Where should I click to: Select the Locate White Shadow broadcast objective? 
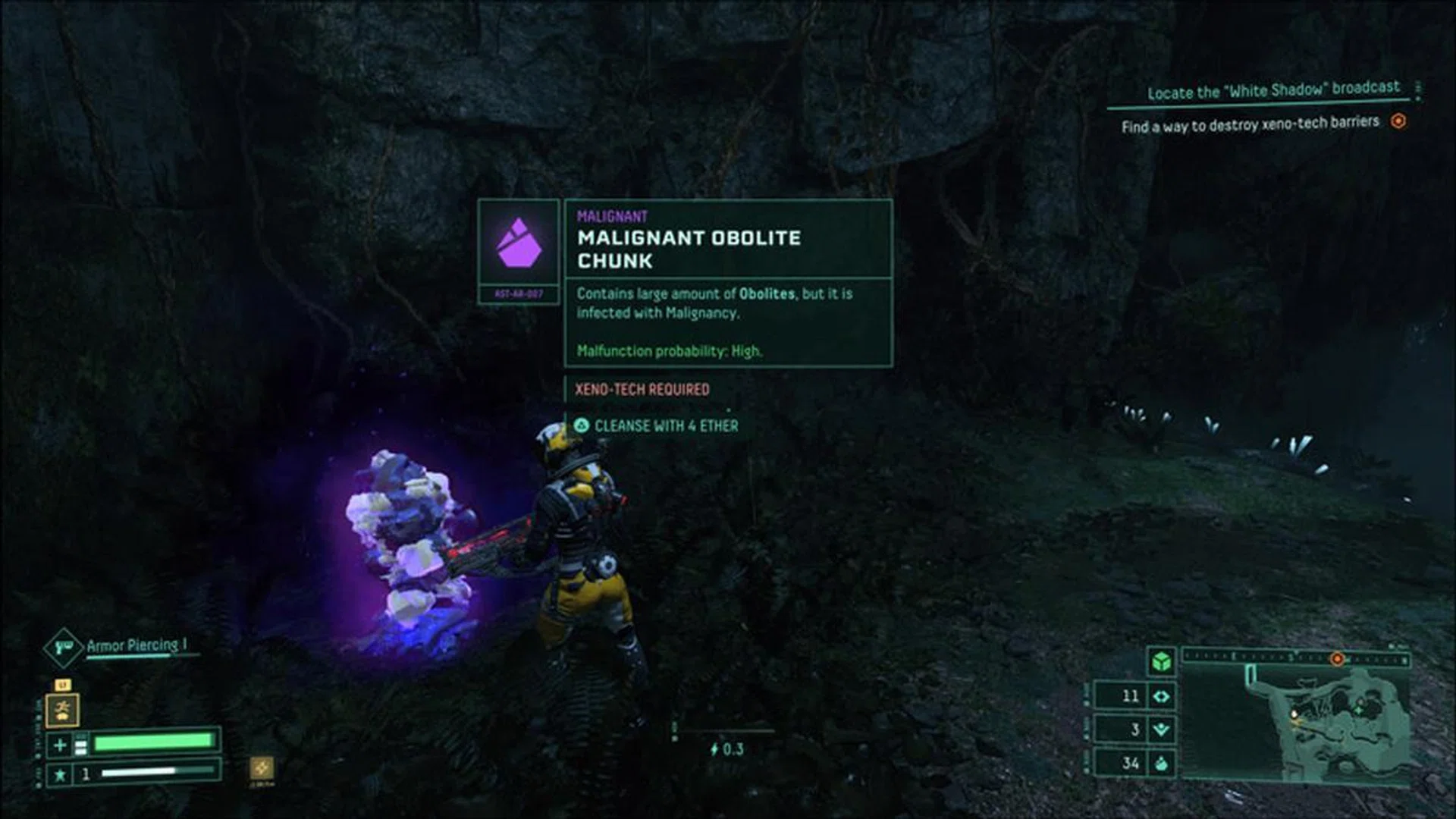click(1272, 90)
